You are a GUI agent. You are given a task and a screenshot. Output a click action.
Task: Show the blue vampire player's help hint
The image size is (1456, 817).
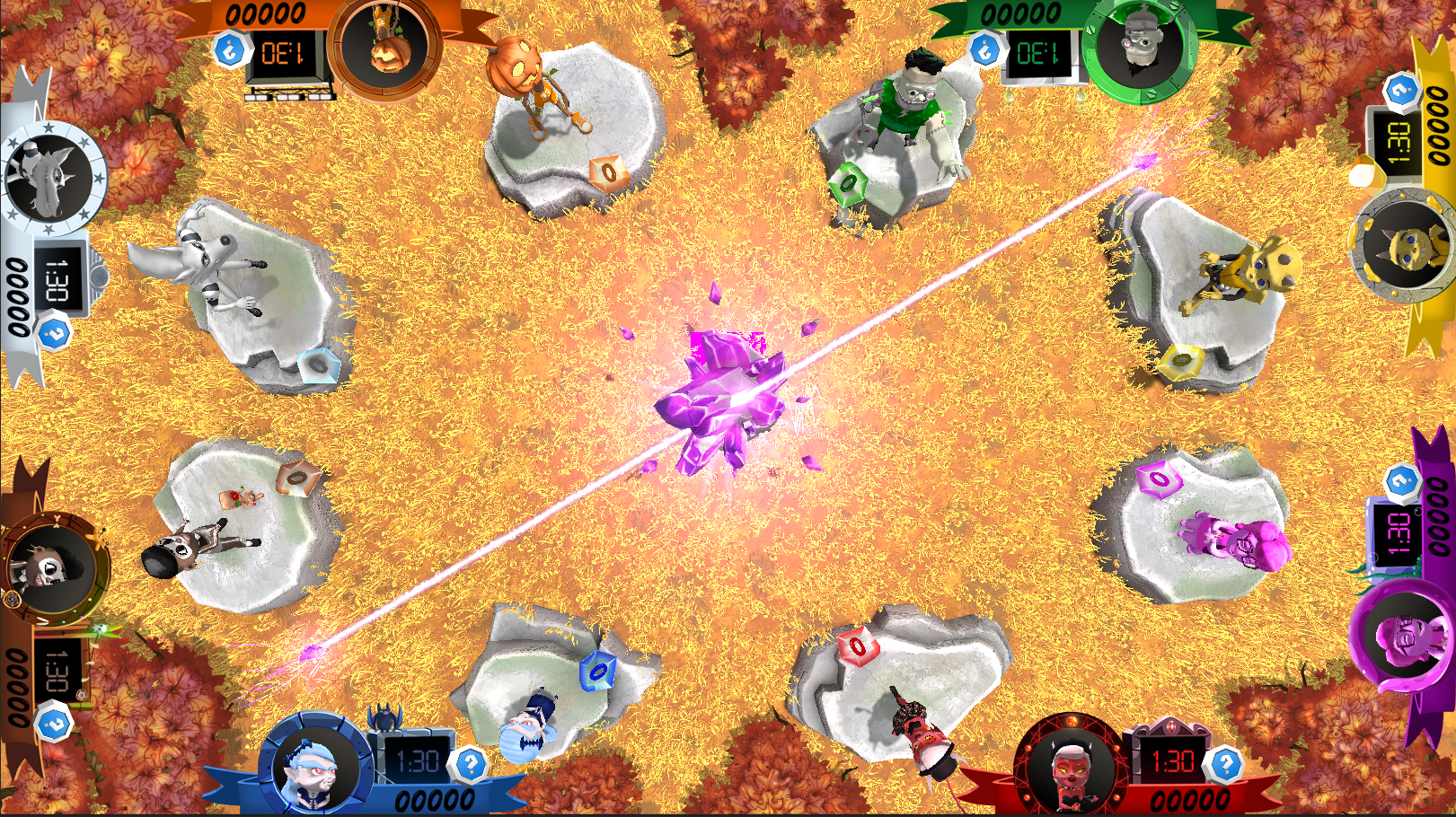coord(471,764)
